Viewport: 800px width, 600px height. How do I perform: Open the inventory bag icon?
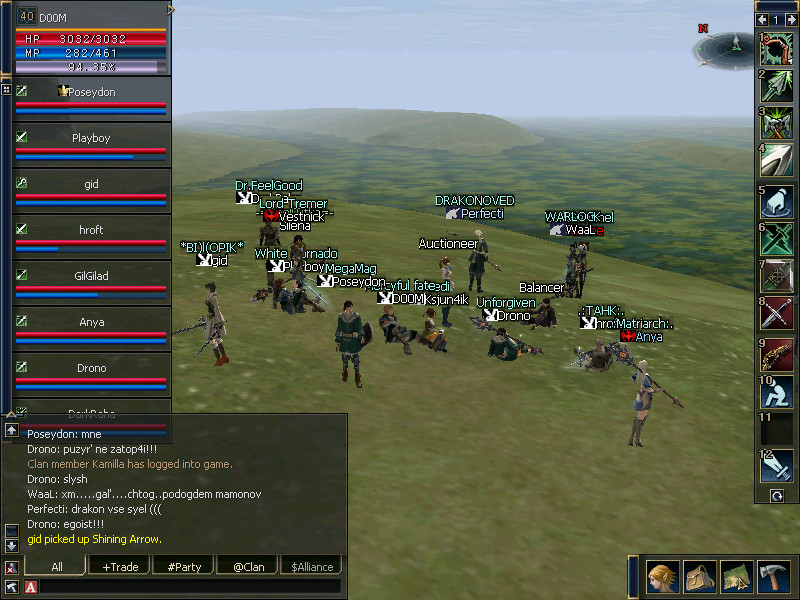click(x=701, y=578)
